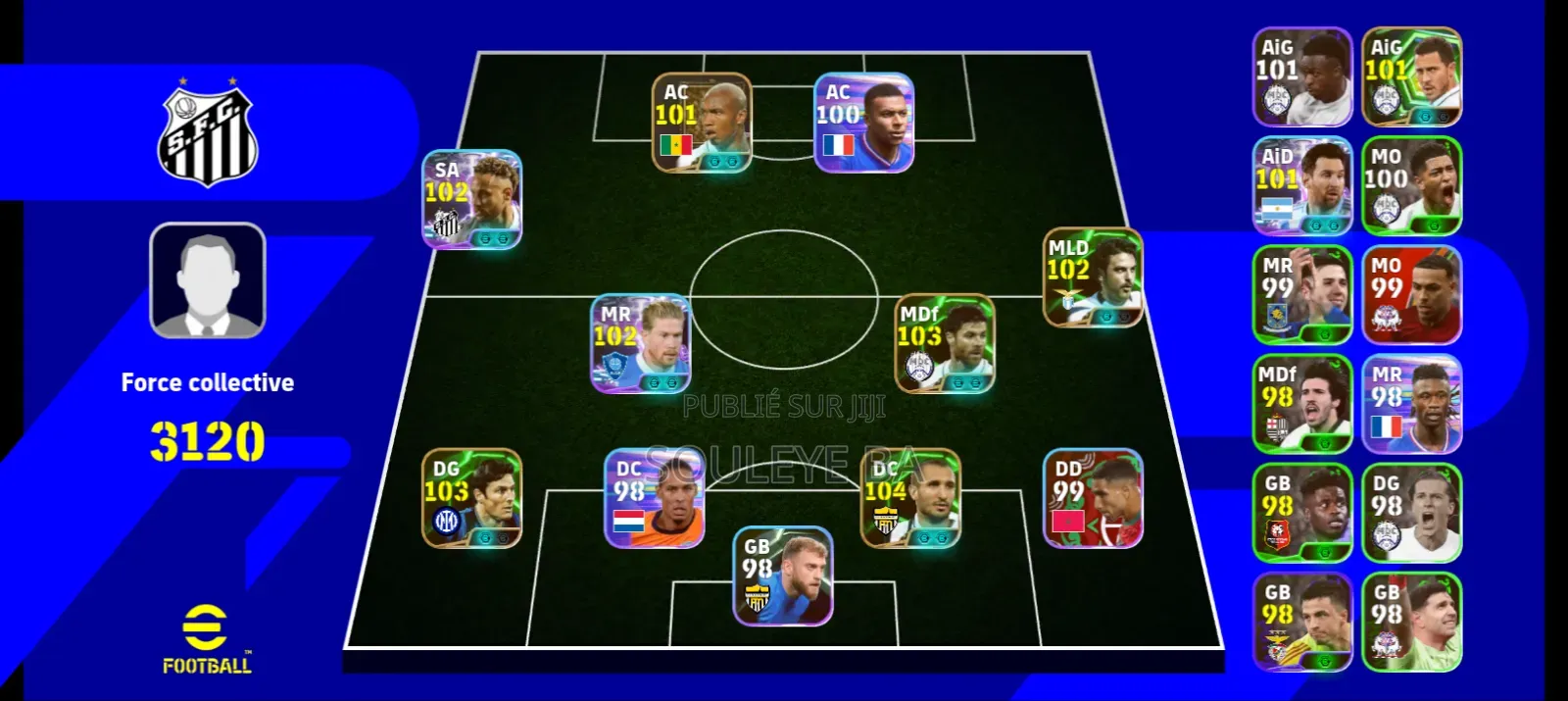This screenshot has height=701, width=1568.
Task: Choose the MO 99 substitute card
Action: point(1411,295)
